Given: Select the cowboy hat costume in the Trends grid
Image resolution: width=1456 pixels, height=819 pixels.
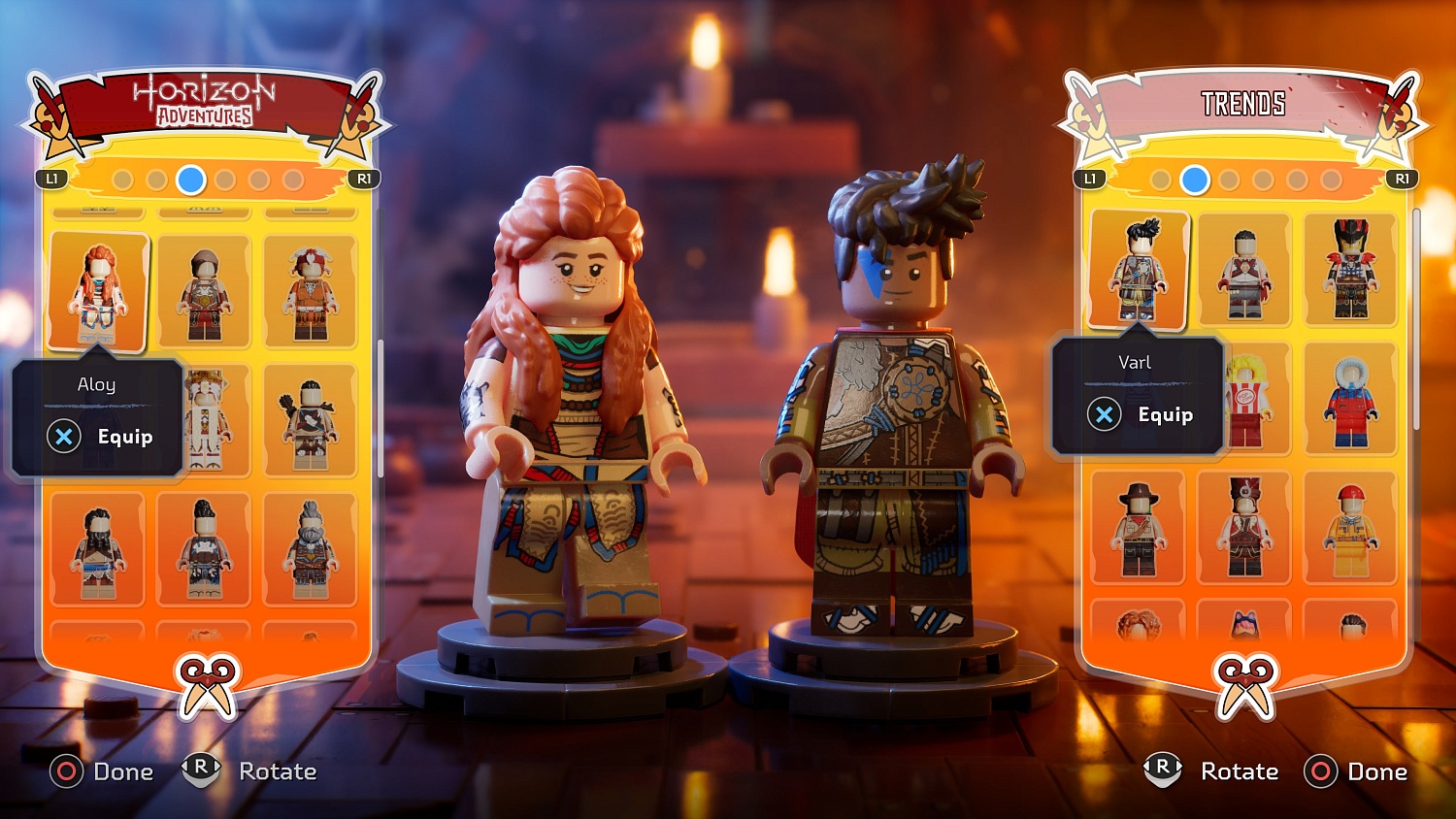Looking at the screenshot, I should click(x=1139, y=529).
